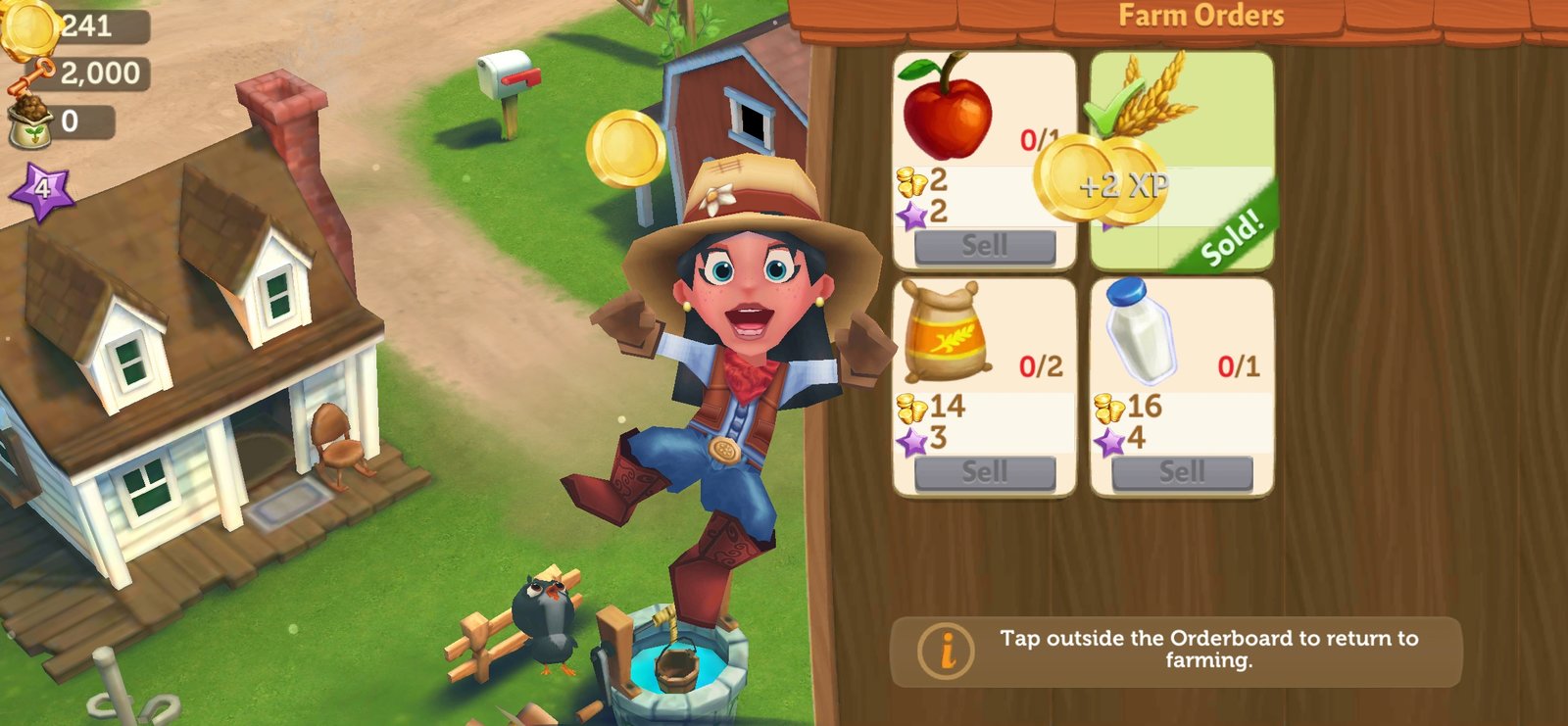Select the milk bottle order icon
The width and height of the screenshot is (1568, 726).
(x=1141, y=331)
